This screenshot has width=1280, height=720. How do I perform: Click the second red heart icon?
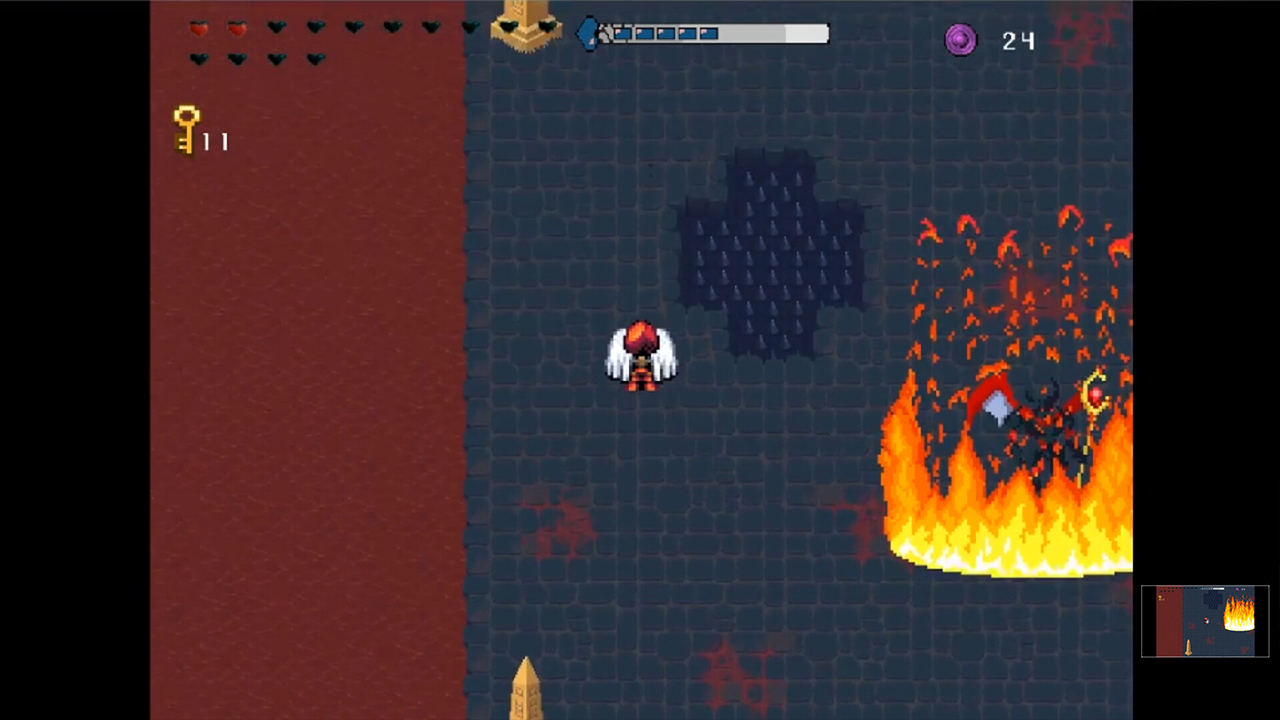236,28
